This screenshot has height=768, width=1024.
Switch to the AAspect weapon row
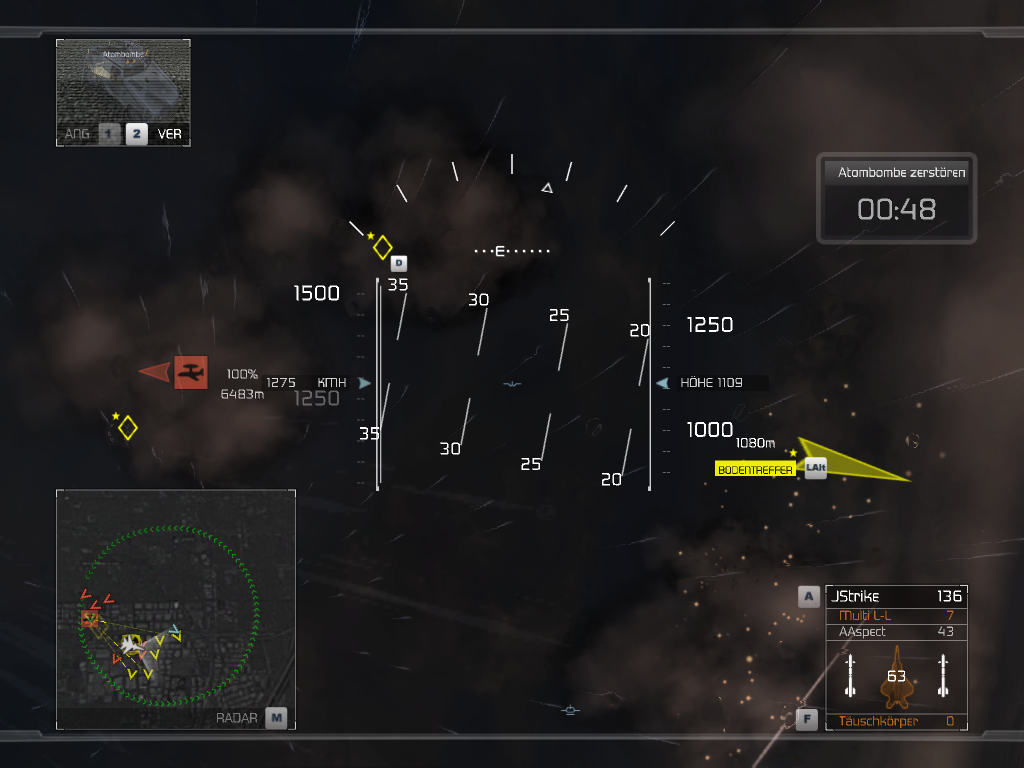[x=895, y=632]
